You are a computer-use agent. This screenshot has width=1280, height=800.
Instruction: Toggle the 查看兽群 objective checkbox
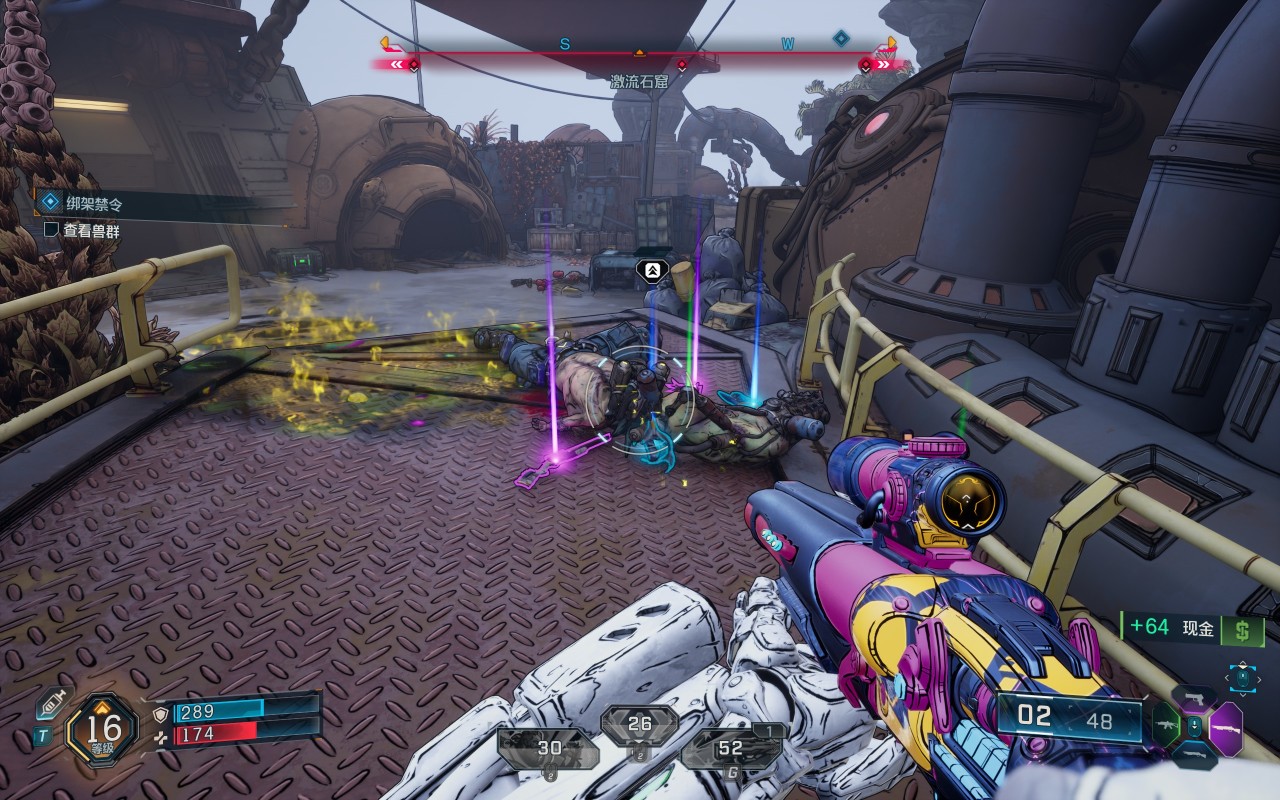pyautogui.click(x=51, y=229)
